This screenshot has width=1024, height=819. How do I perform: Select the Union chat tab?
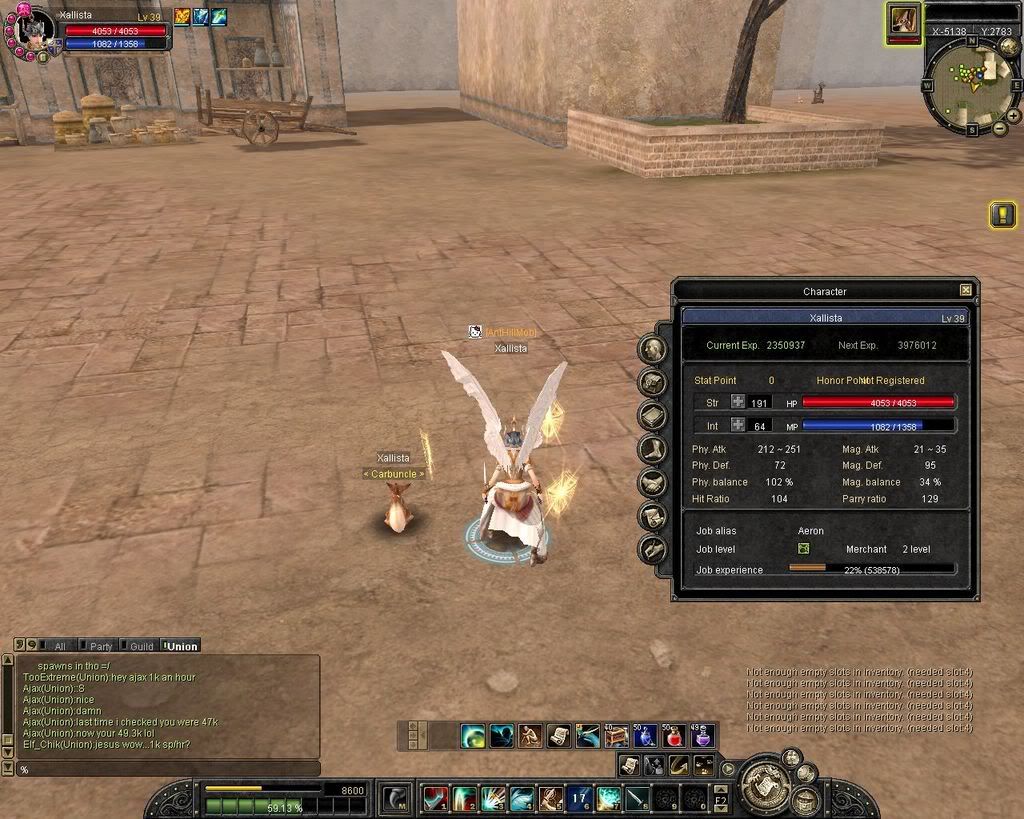(181, 646)
